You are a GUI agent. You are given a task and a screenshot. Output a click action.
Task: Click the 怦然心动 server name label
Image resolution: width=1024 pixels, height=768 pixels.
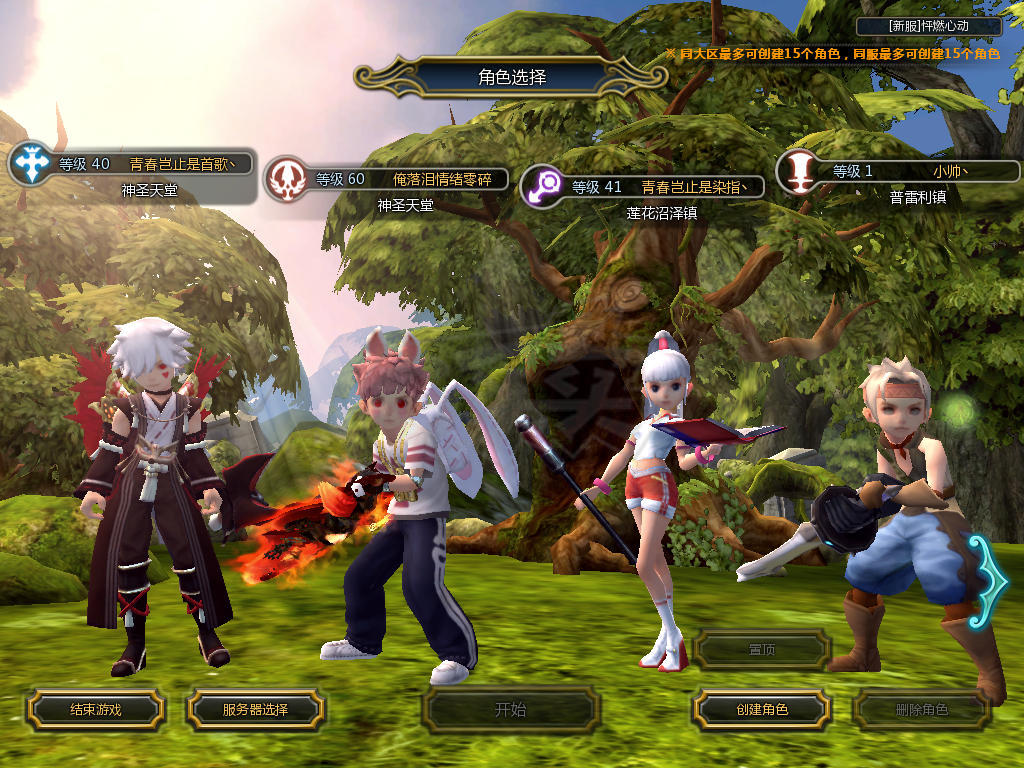[929, 27]
